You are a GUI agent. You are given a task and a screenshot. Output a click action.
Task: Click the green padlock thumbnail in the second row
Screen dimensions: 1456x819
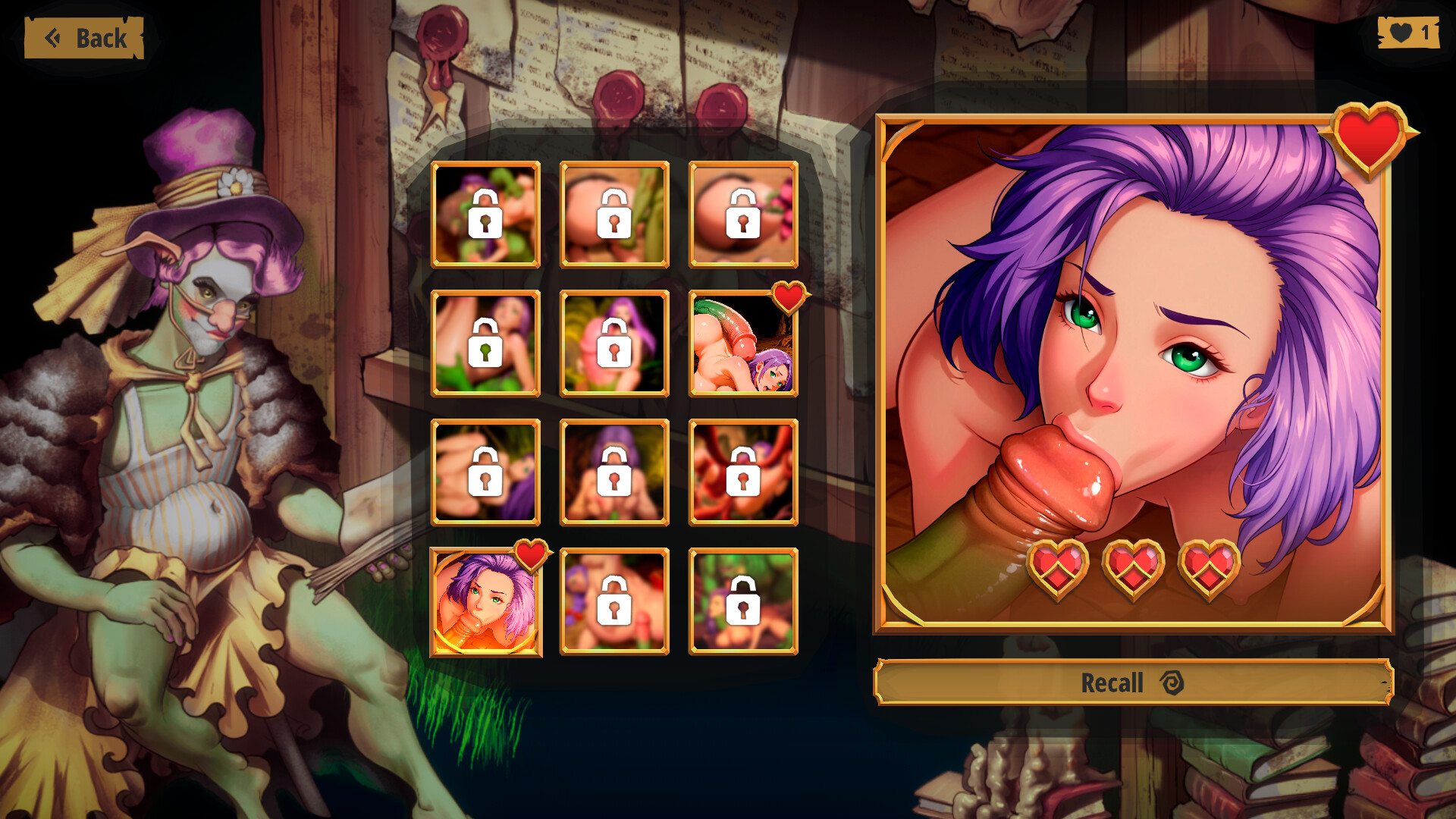(x=485, y=343)
